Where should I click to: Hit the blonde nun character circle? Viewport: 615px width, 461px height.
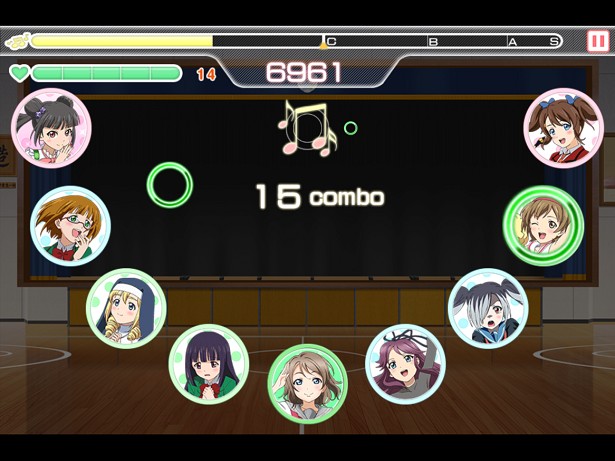tap(126, 308)
